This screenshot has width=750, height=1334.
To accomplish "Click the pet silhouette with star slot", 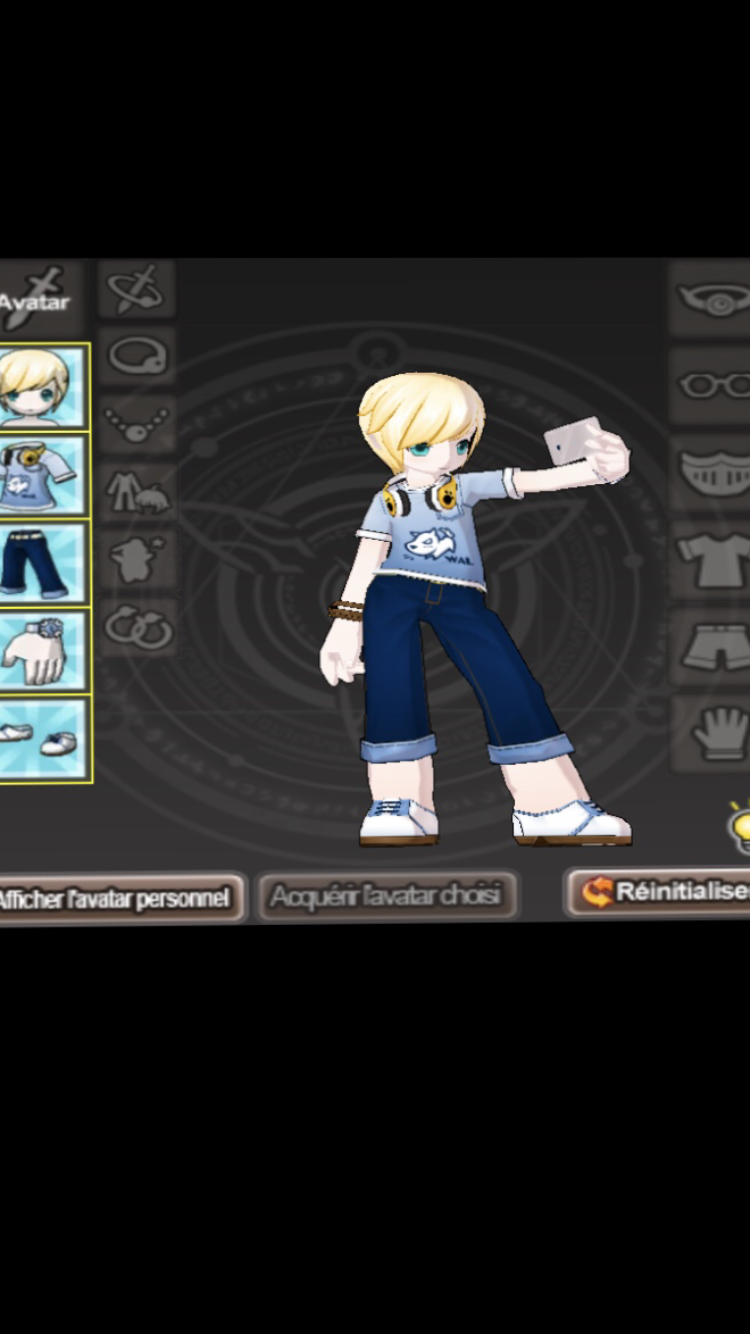I will [x=137, y=559].
